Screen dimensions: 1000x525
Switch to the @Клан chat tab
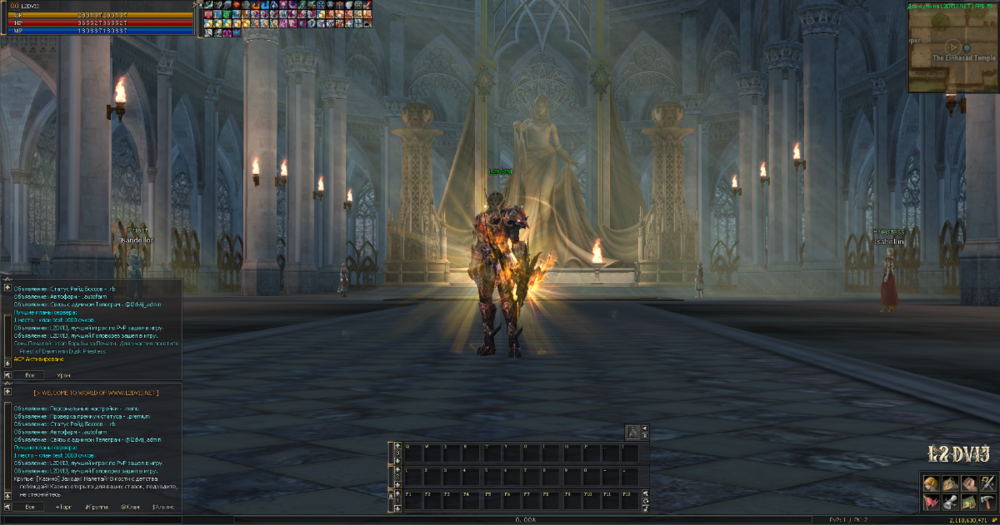[x=130, y=508]
